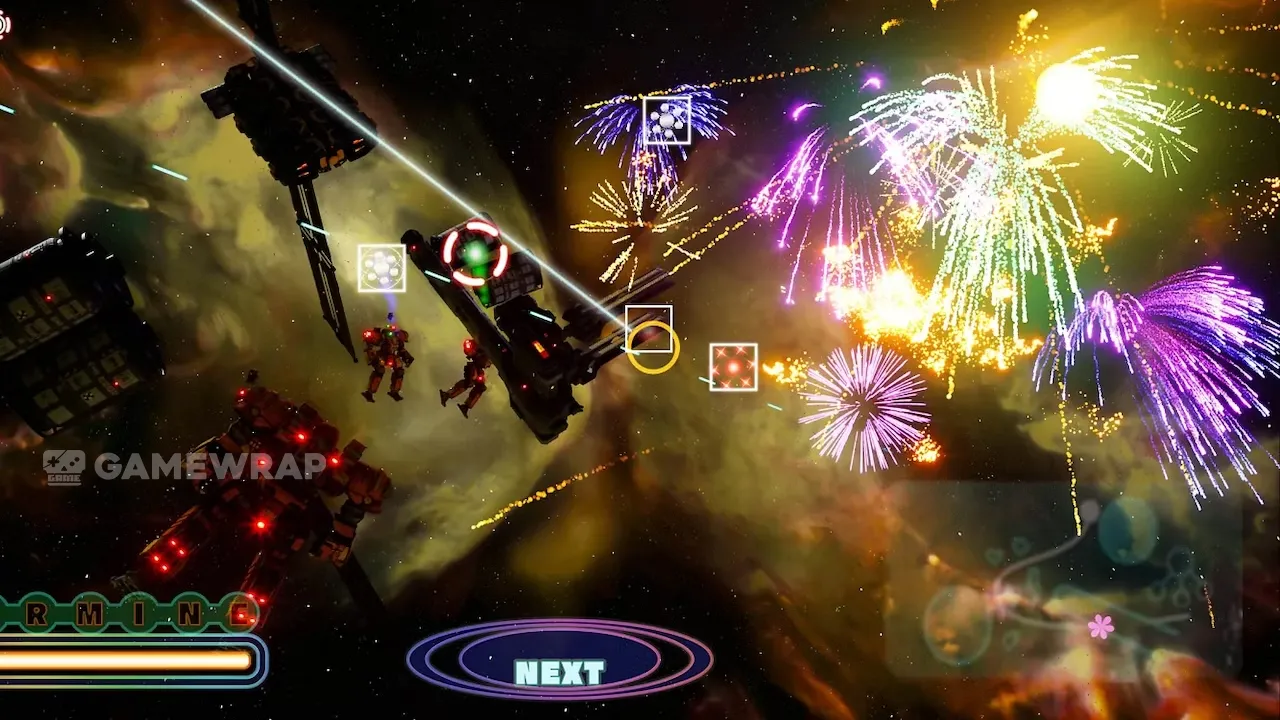1280x720 pixels.
Task: Select the red ring reticle on the green target
Action: pyautogui.click(x=475, y=253)
